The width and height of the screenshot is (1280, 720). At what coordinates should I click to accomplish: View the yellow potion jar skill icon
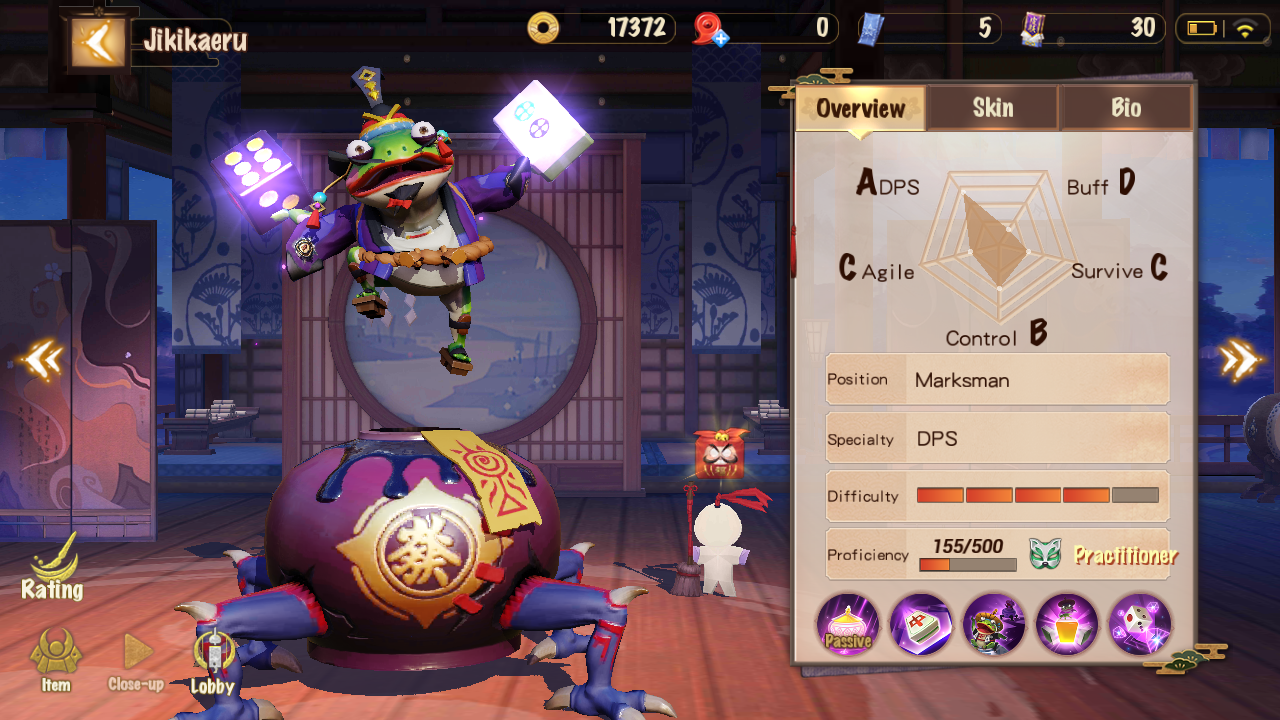(x=1067, y=625)
